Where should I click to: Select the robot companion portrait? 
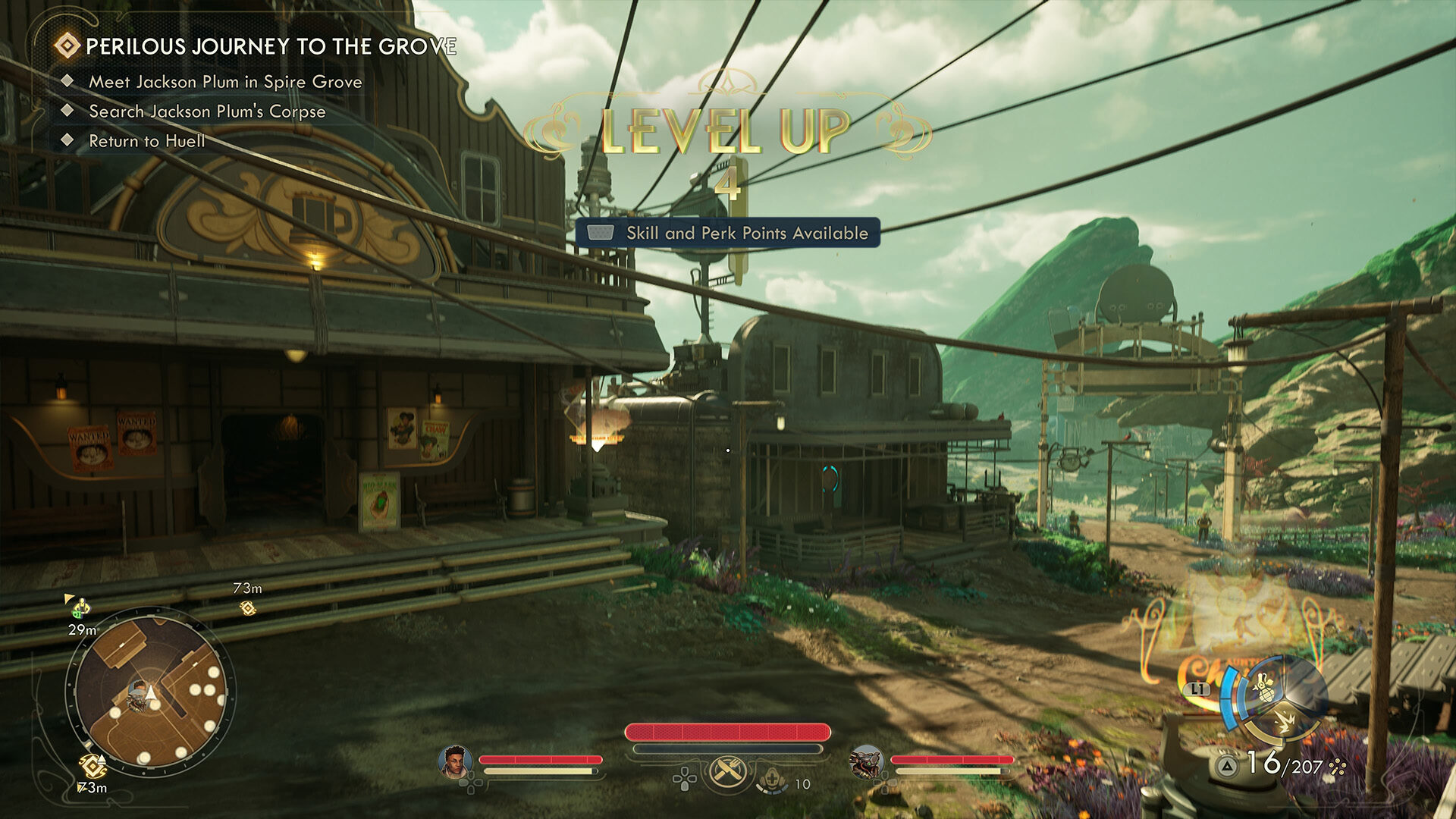[866, 761]
